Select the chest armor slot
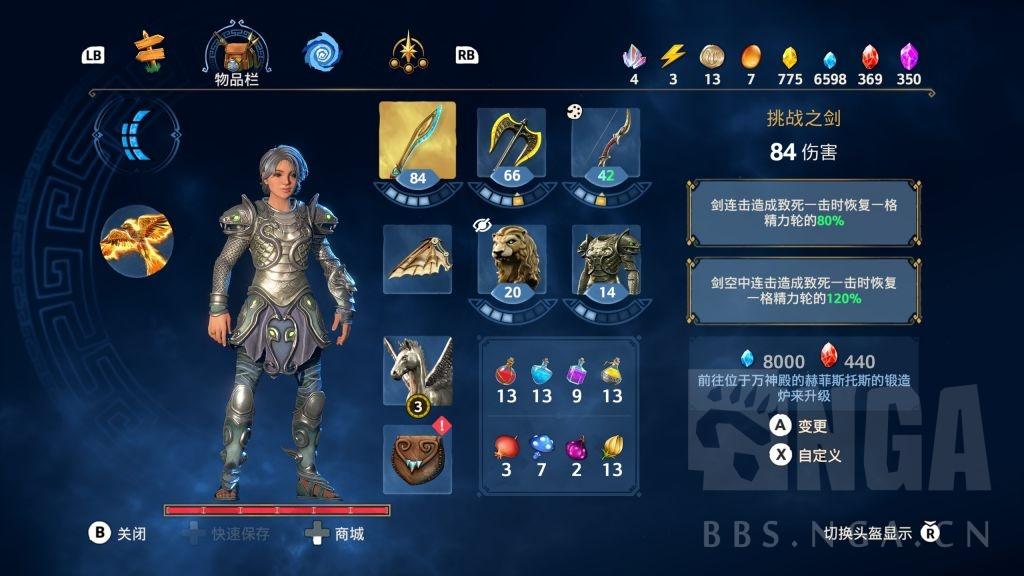The image size is (1024, 576). tap(606, 258)
